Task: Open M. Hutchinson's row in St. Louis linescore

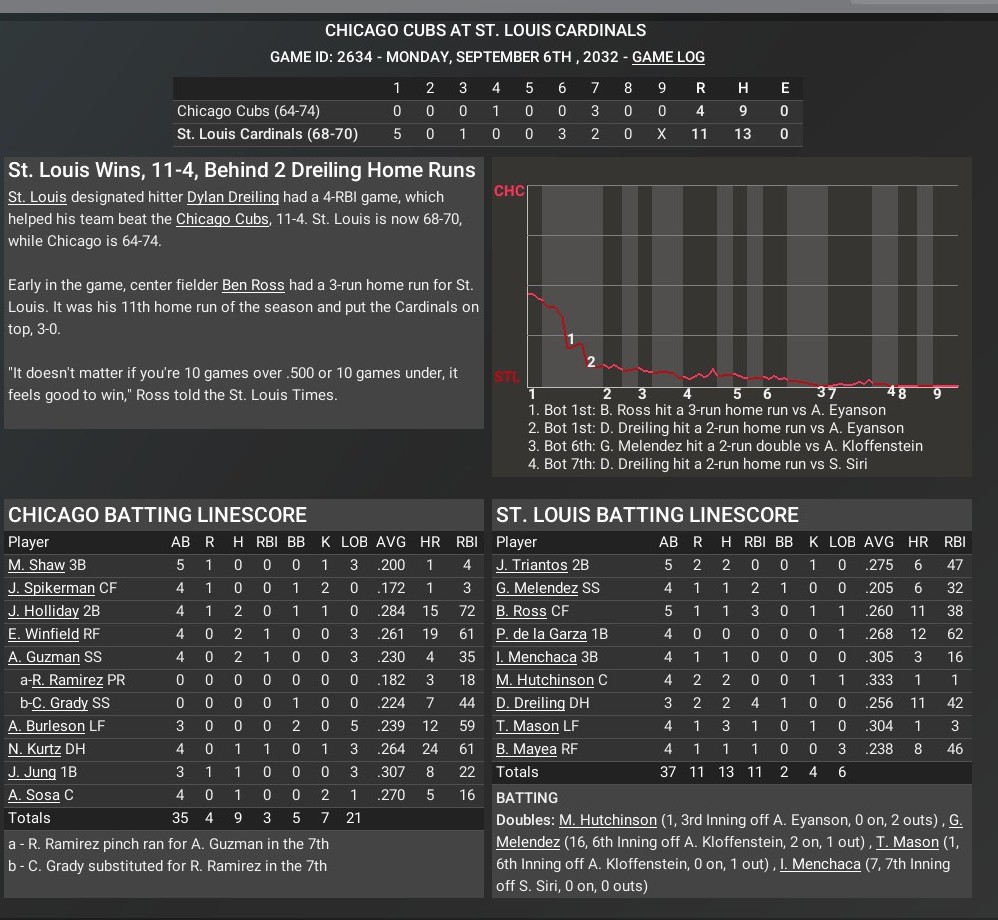Action: [x=544, y=680]
